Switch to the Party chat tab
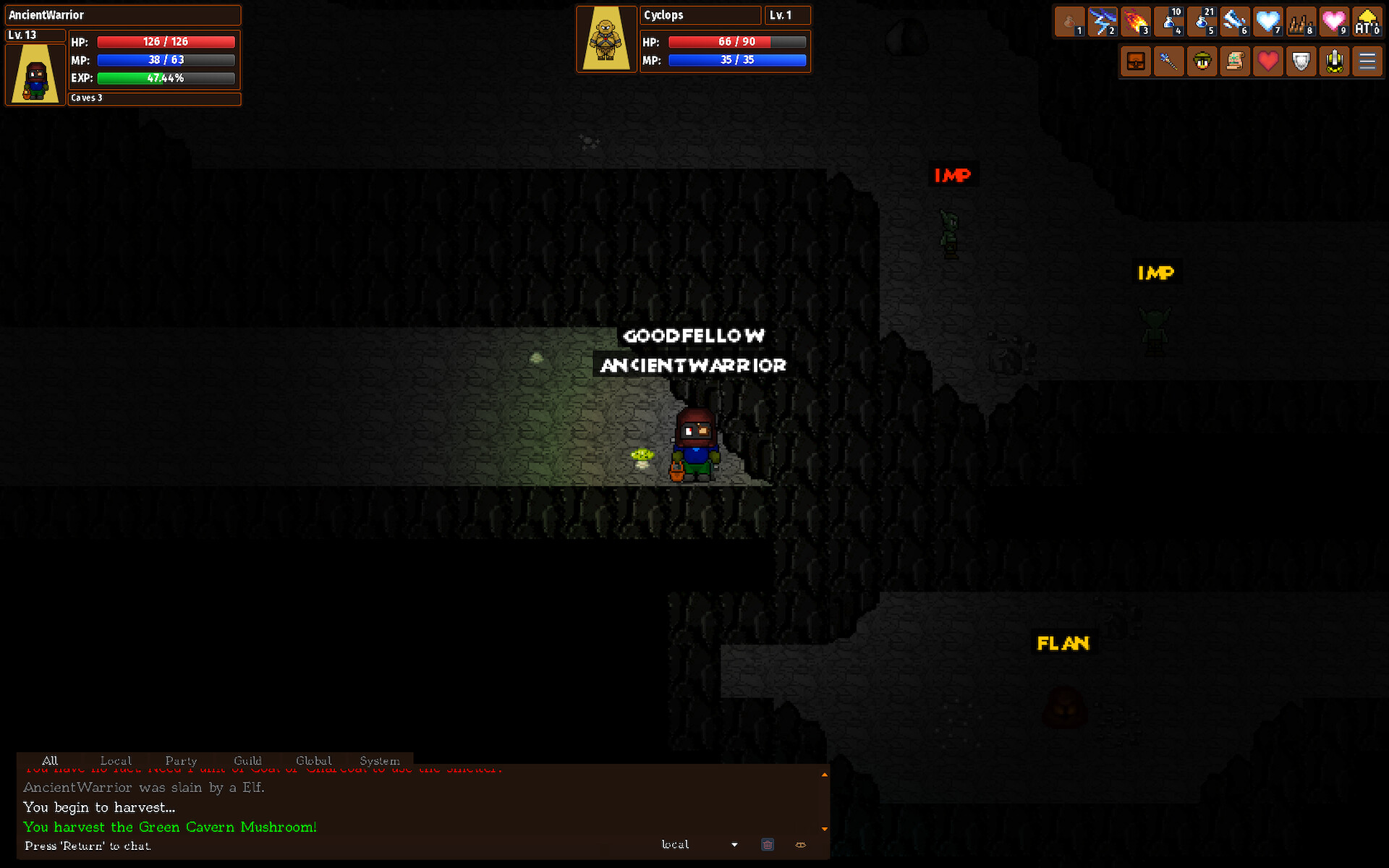The width and height of the screenshot is (1389, 868). 181,760
